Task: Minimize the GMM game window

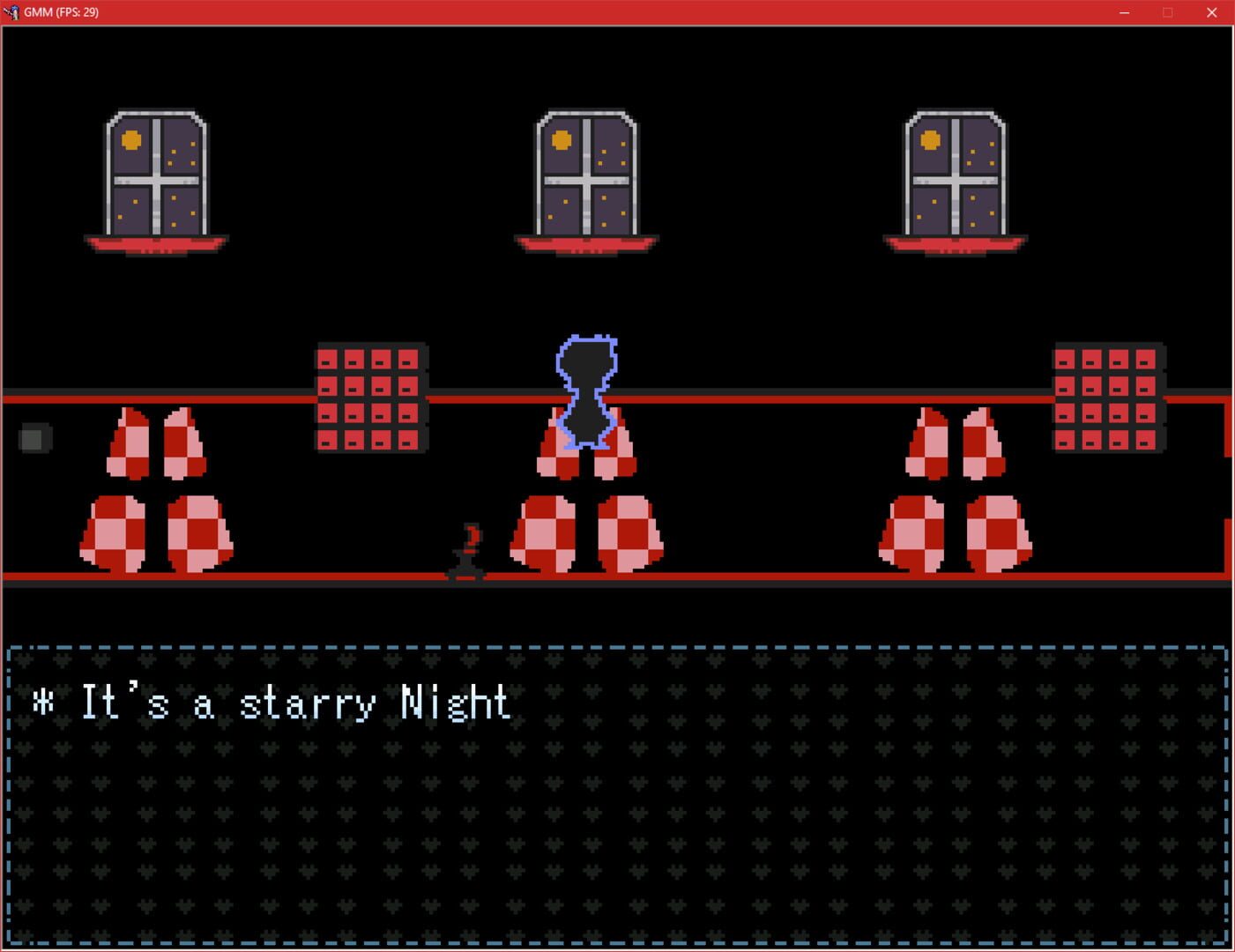Action: click(x=1123, y=12)
